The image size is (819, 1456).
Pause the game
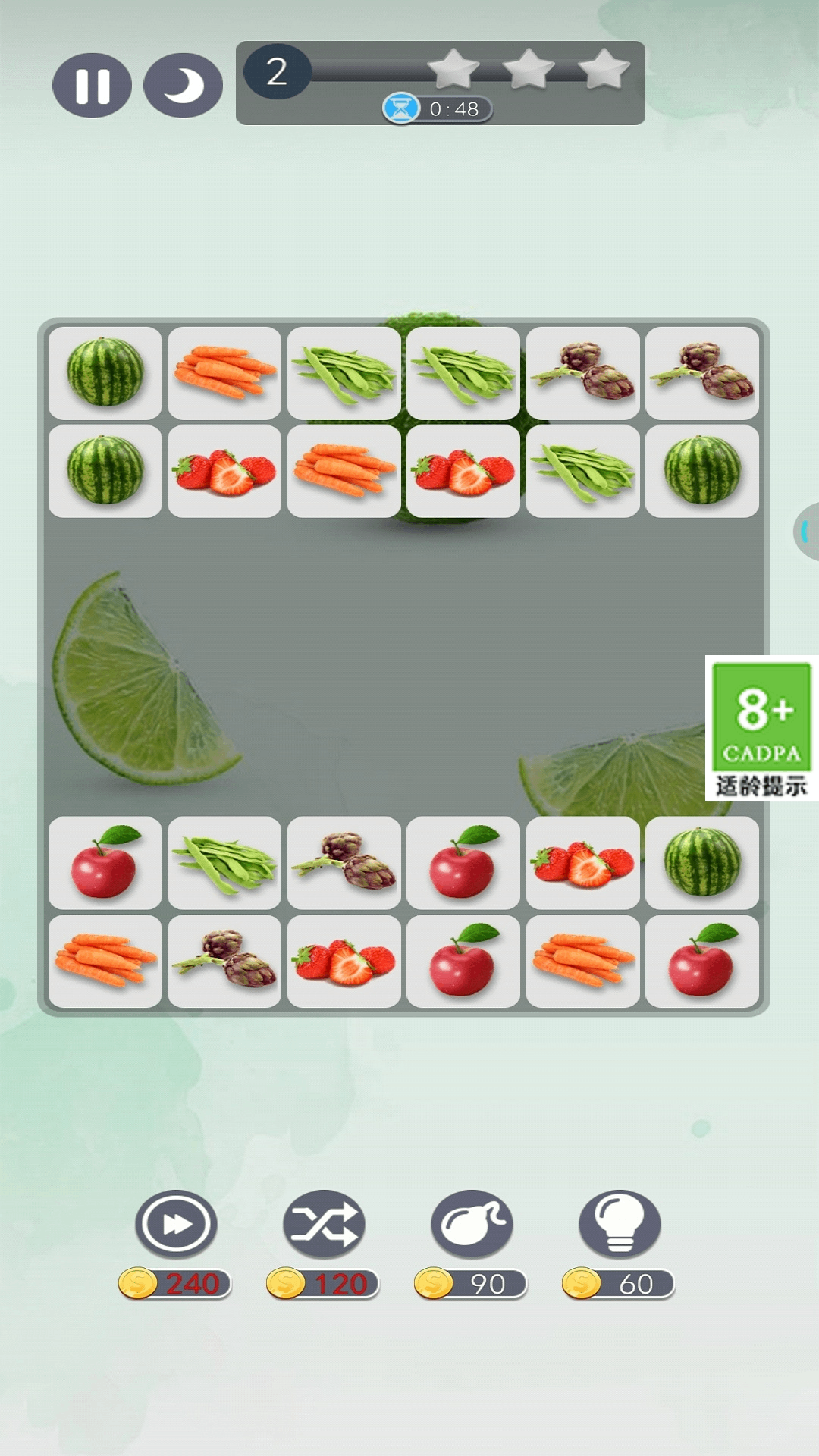tap(92, 86)
